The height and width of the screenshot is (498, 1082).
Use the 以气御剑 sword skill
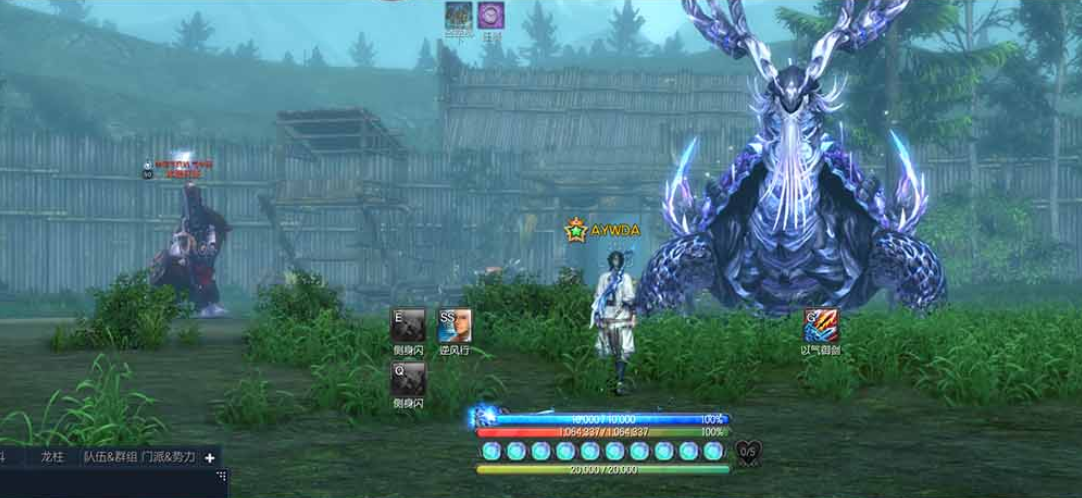(822, 325)
